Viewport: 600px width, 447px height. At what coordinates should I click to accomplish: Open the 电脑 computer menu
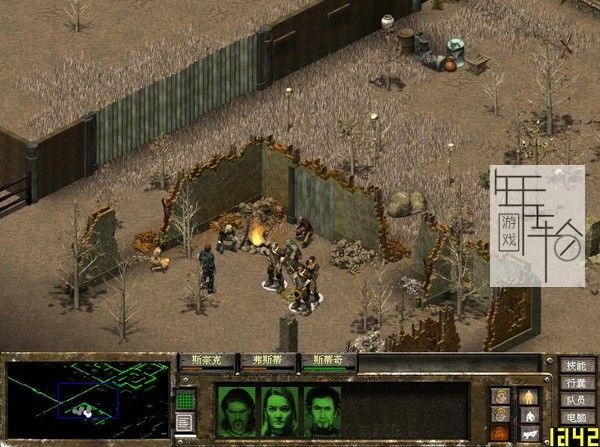click(573, 418)
